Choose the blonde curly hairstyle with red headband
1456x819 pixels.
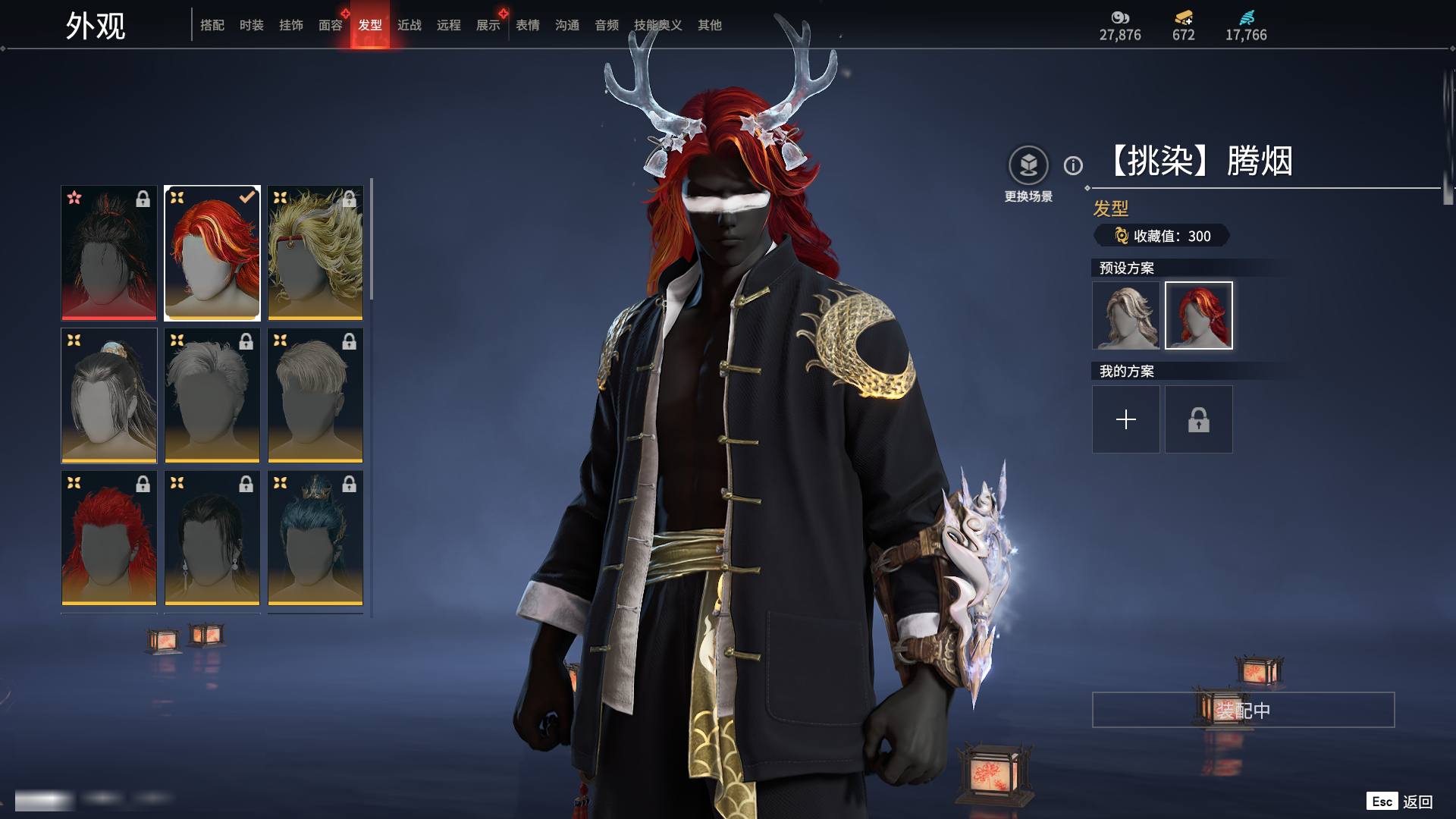[315, 253]
